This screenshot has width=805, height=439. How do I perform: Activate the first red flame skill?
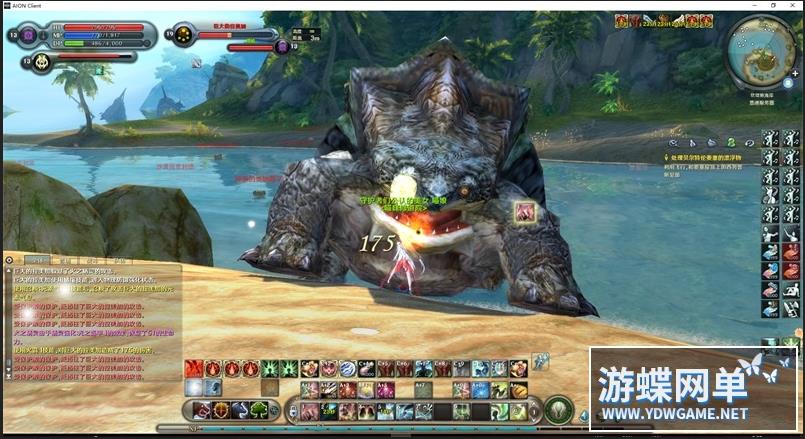pyautogui.click(x=194, y=368)
